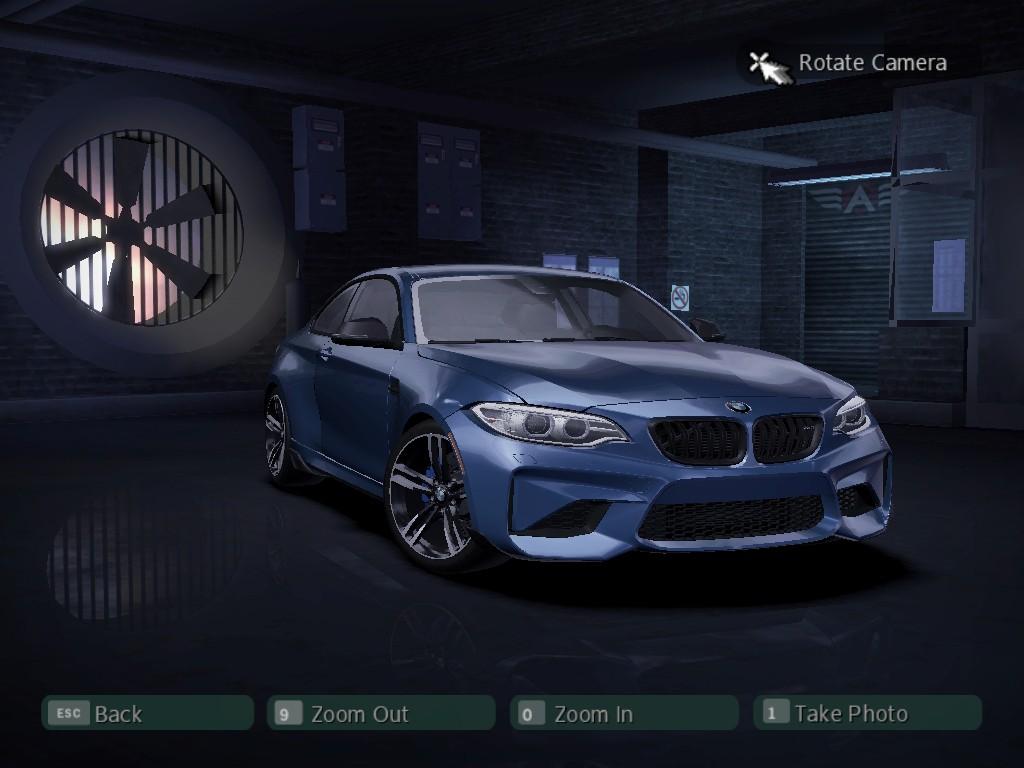This screenshot has height=768, width=1024.
Task: Select the Zoom In button
Action: pos(624,713)
